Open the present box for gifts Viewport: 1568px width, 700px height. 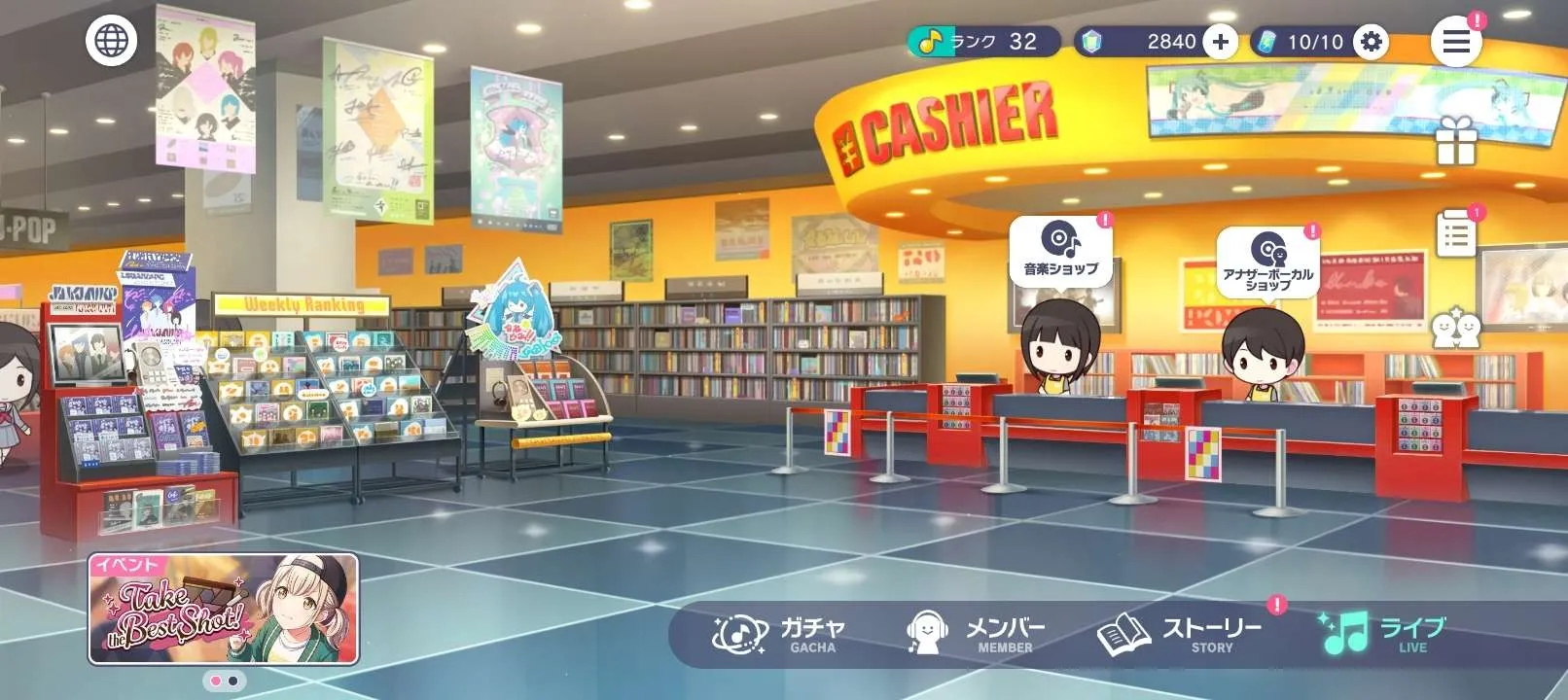tap(1456, 141)
